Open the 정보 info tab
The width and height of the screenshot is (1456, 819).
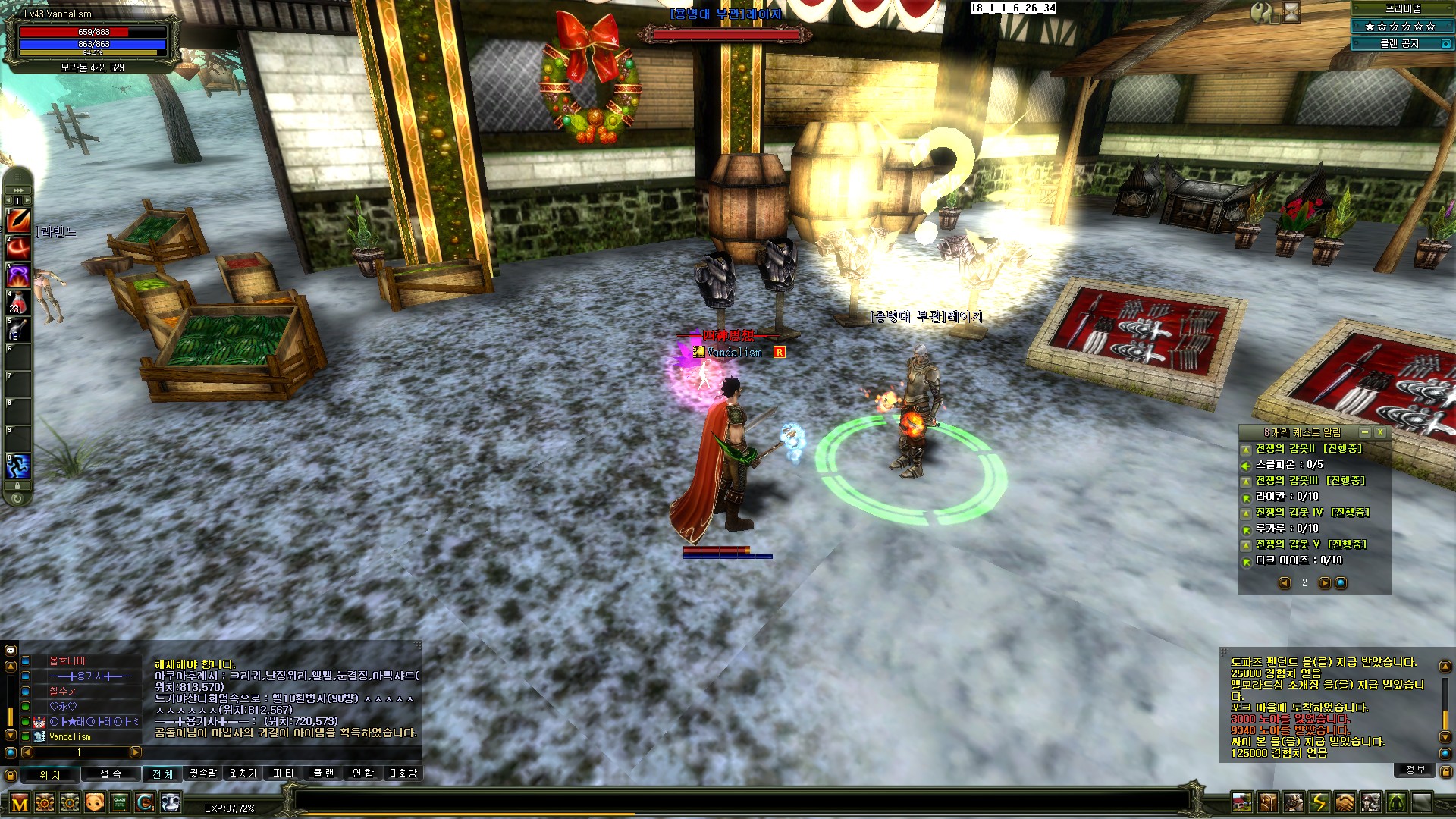(x=1416, y=770)
